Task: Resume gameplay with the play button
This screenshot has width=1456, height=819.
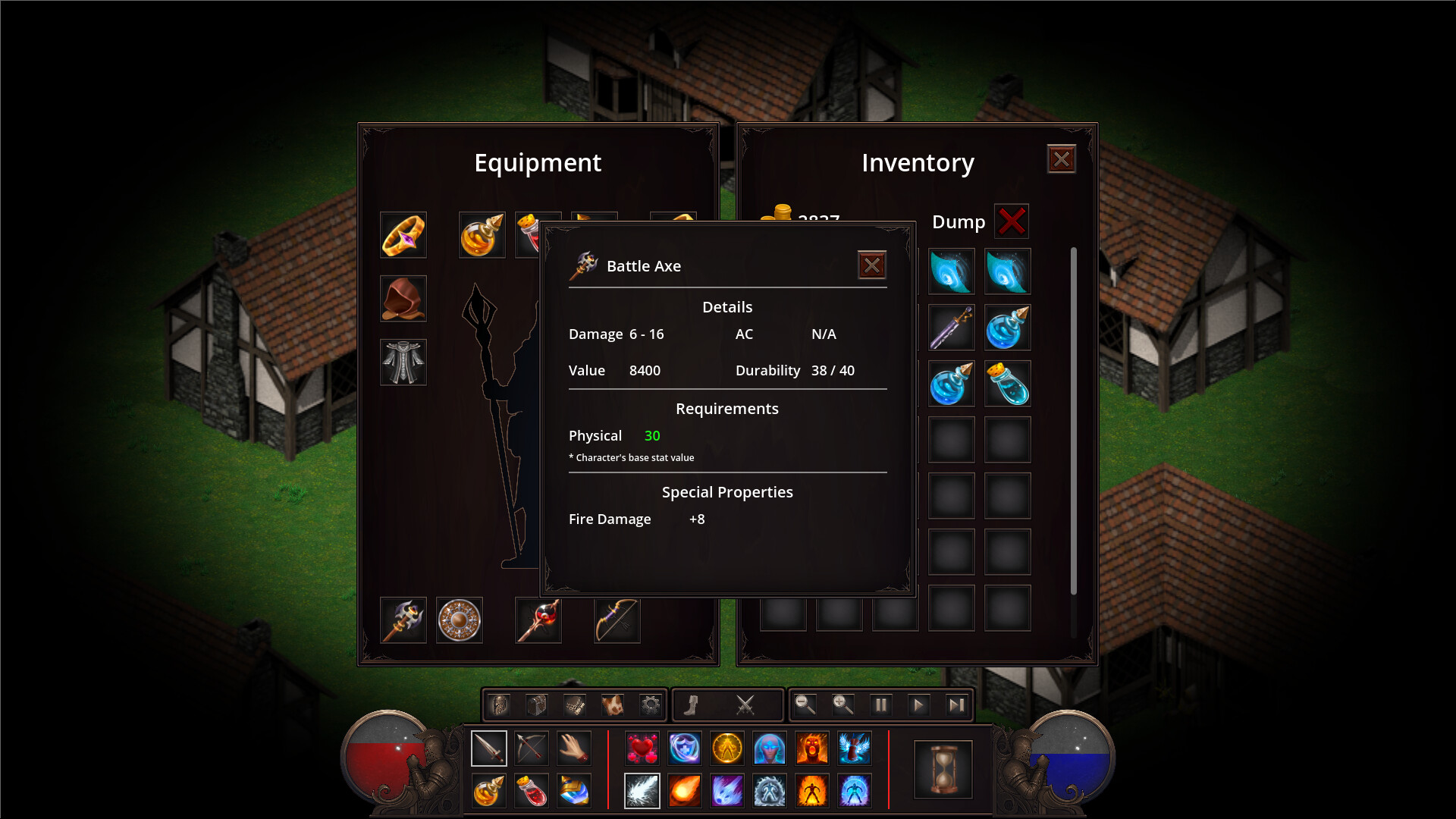Action: pos(918,705)
